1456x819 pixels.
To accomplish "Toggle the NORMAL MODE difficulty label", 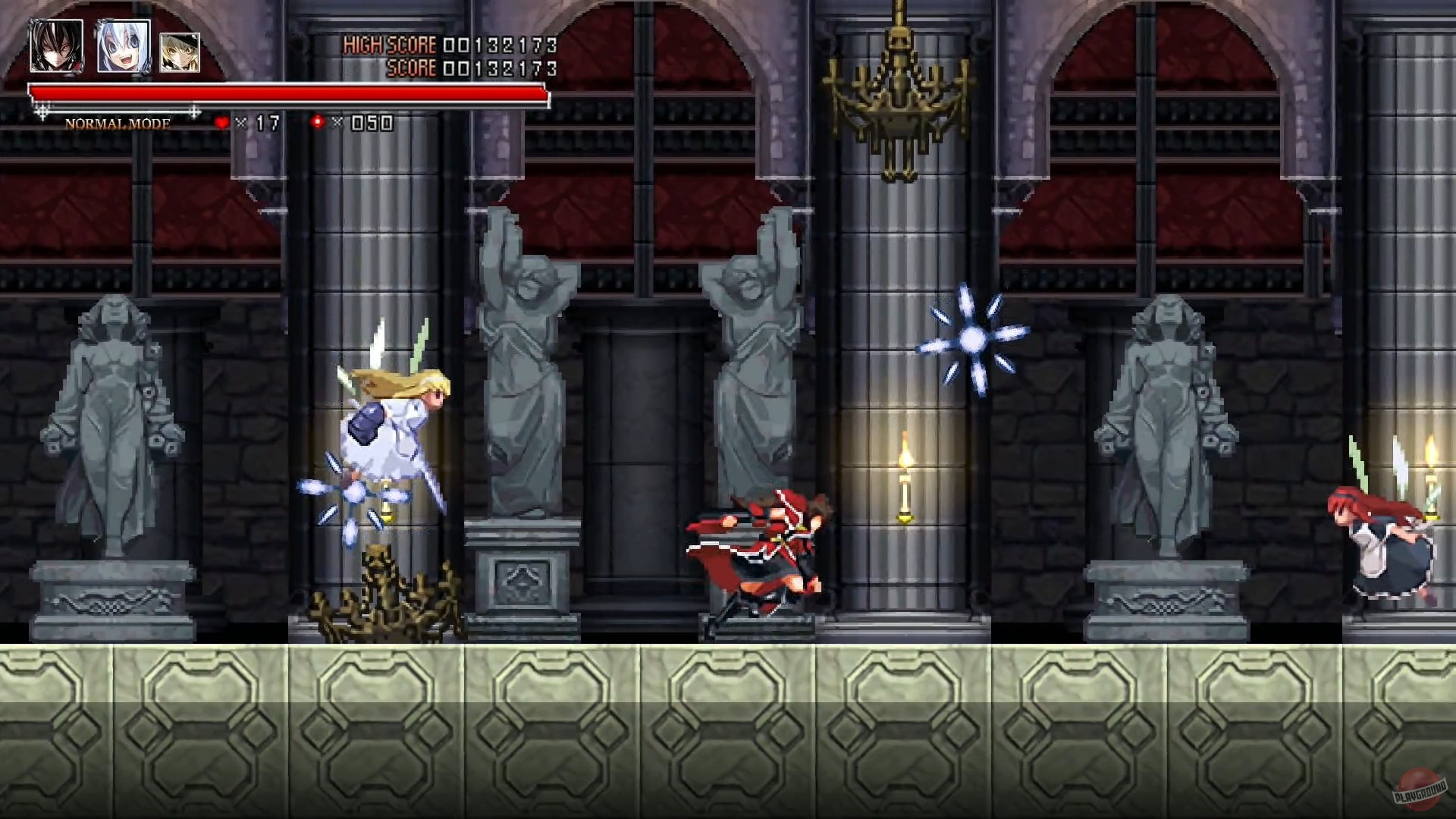I will click(118, 121).
